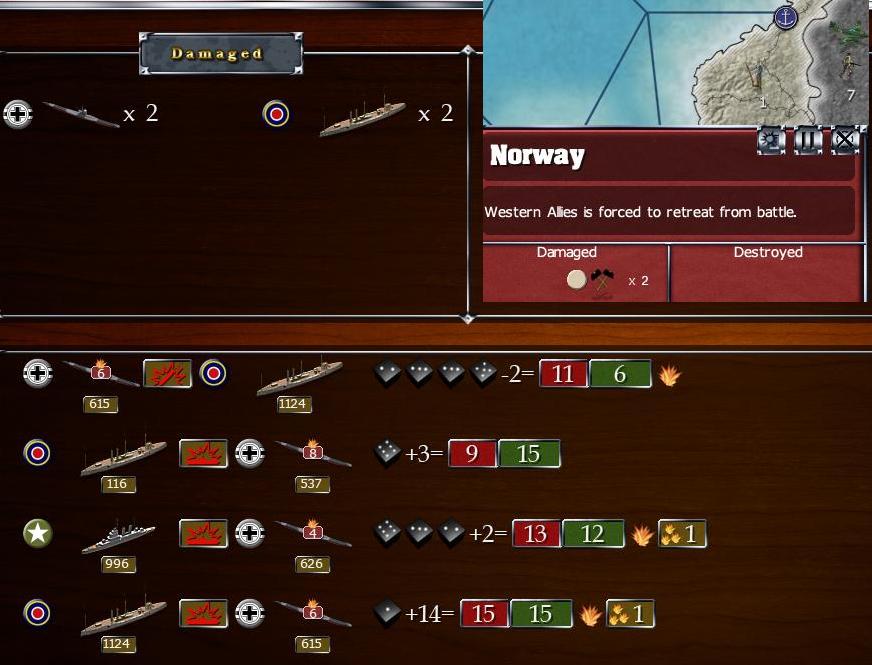Select the Damaged header button
The image size is (872, 665).
coord(220,54)
